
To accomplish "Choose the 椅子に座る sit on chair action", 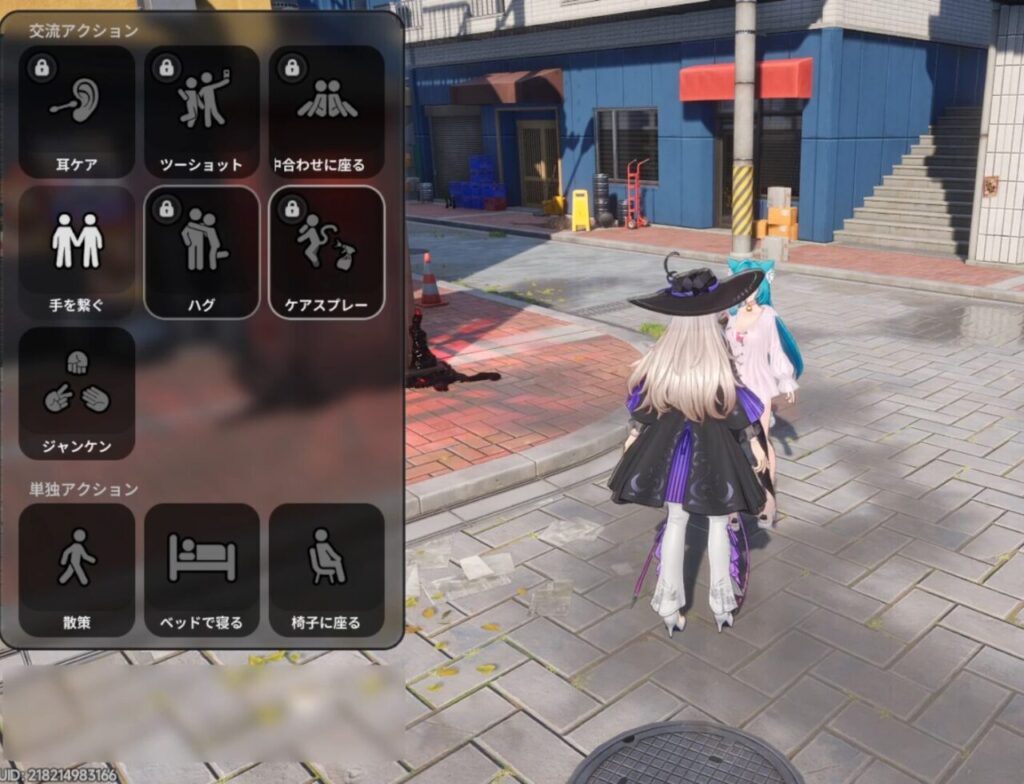I will pos(327,570).
